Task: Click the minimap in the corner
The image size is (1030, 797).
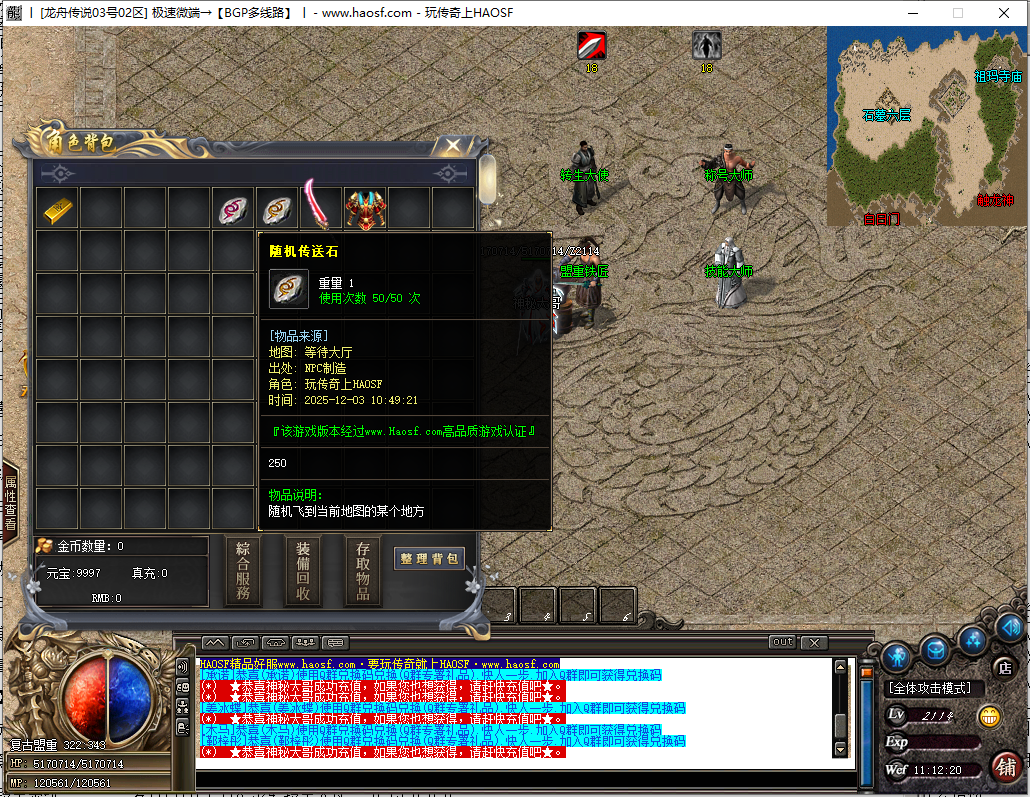Action: click(925, 127)
